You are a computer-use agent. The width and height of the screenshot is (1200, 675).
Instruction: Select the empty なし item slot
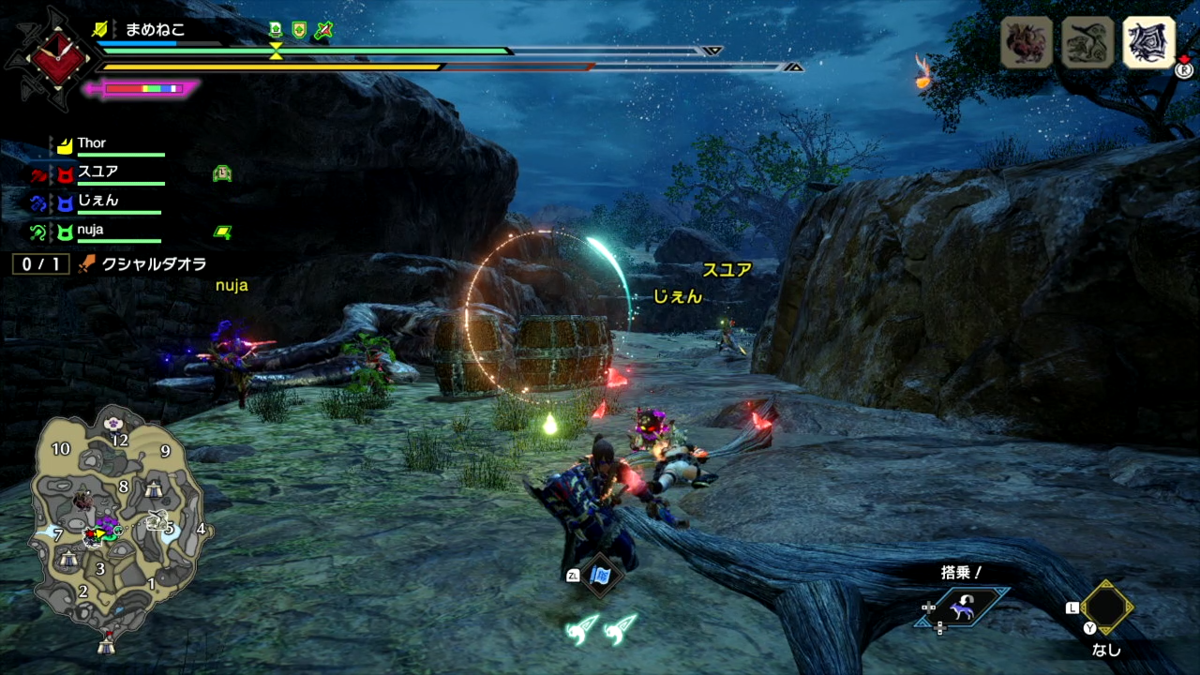click(1106, 607)
